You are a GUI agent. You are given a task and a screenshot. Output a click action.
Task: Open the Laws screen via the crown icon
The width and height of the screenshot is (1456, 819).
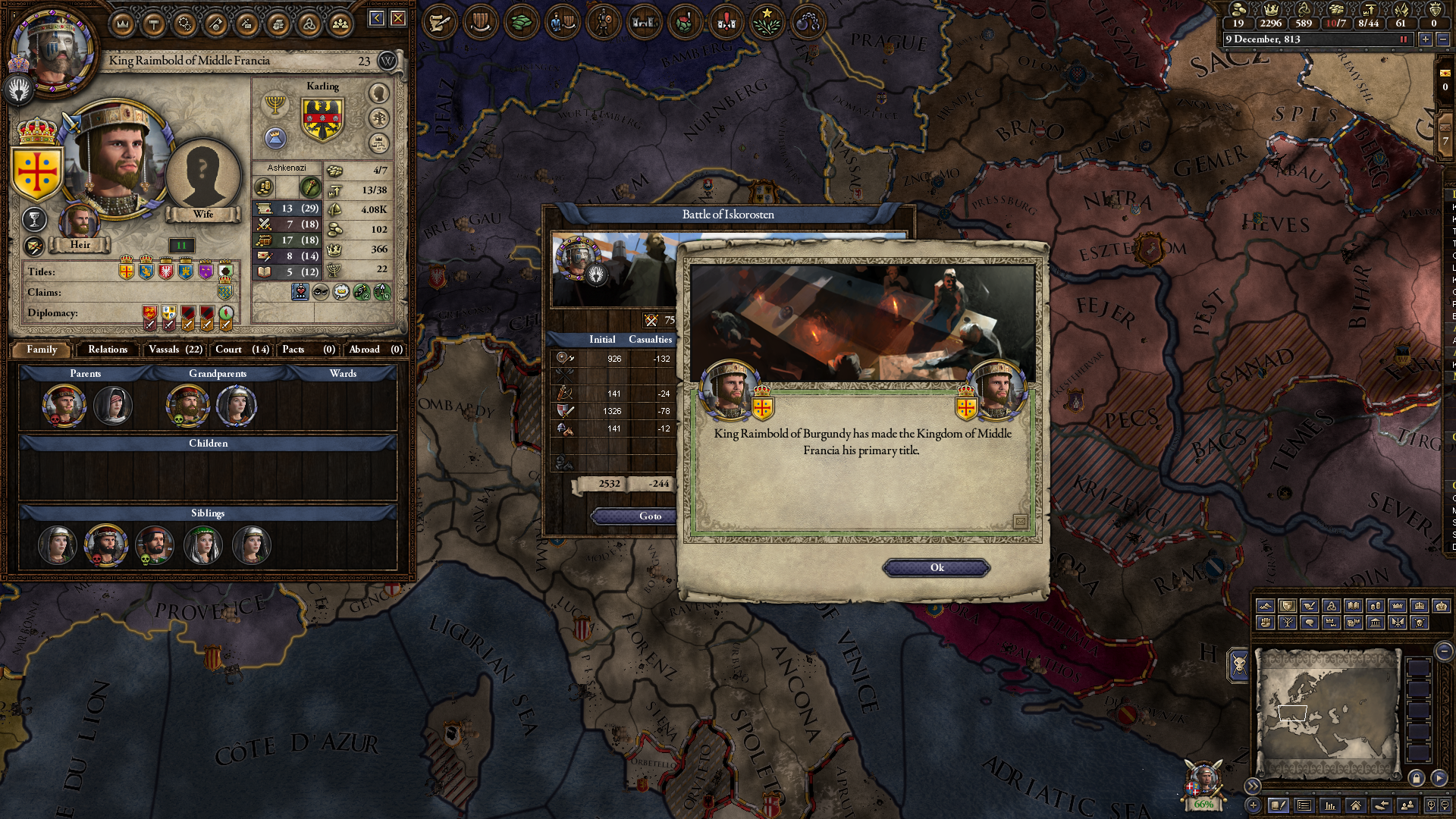click(x=123, y=23)
